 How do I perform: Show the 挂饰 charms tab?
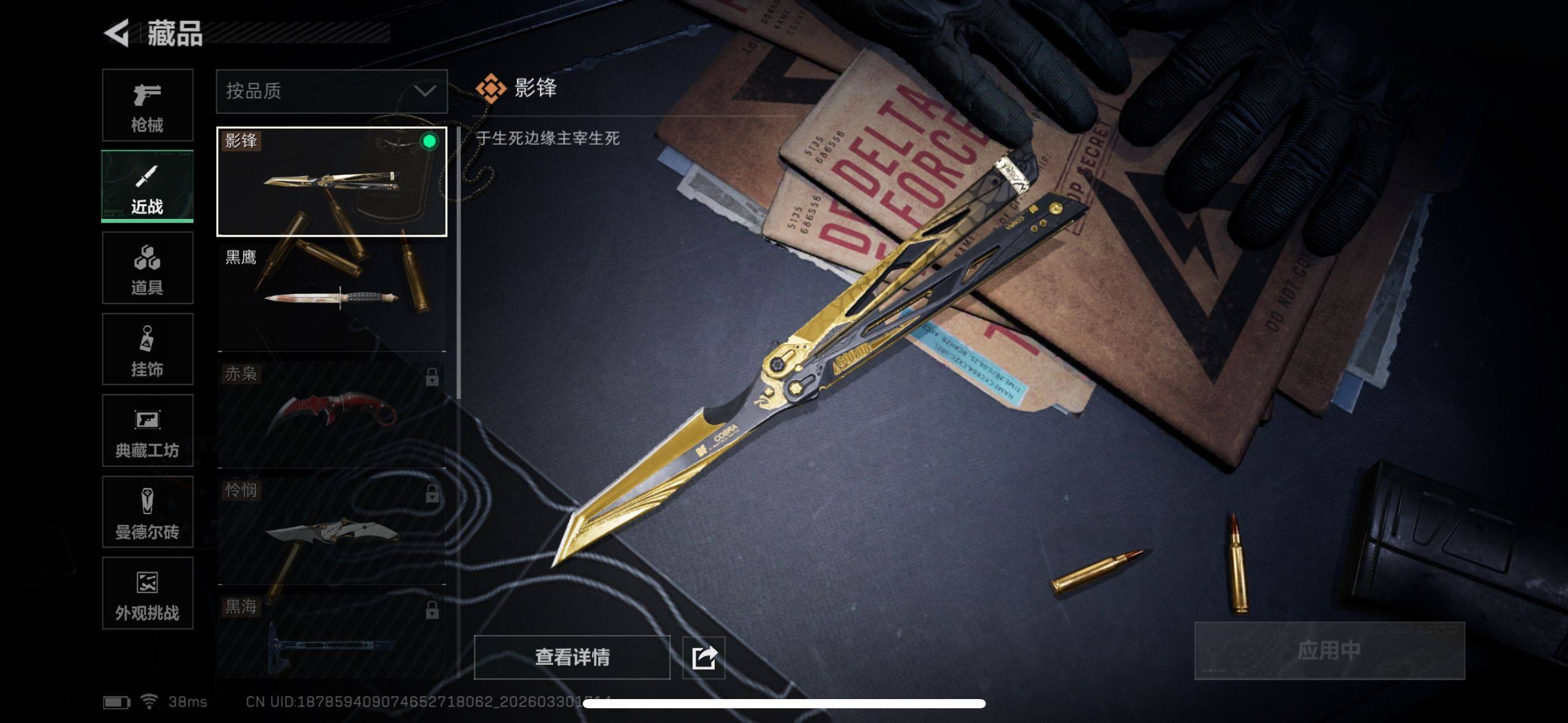point(147,350)
